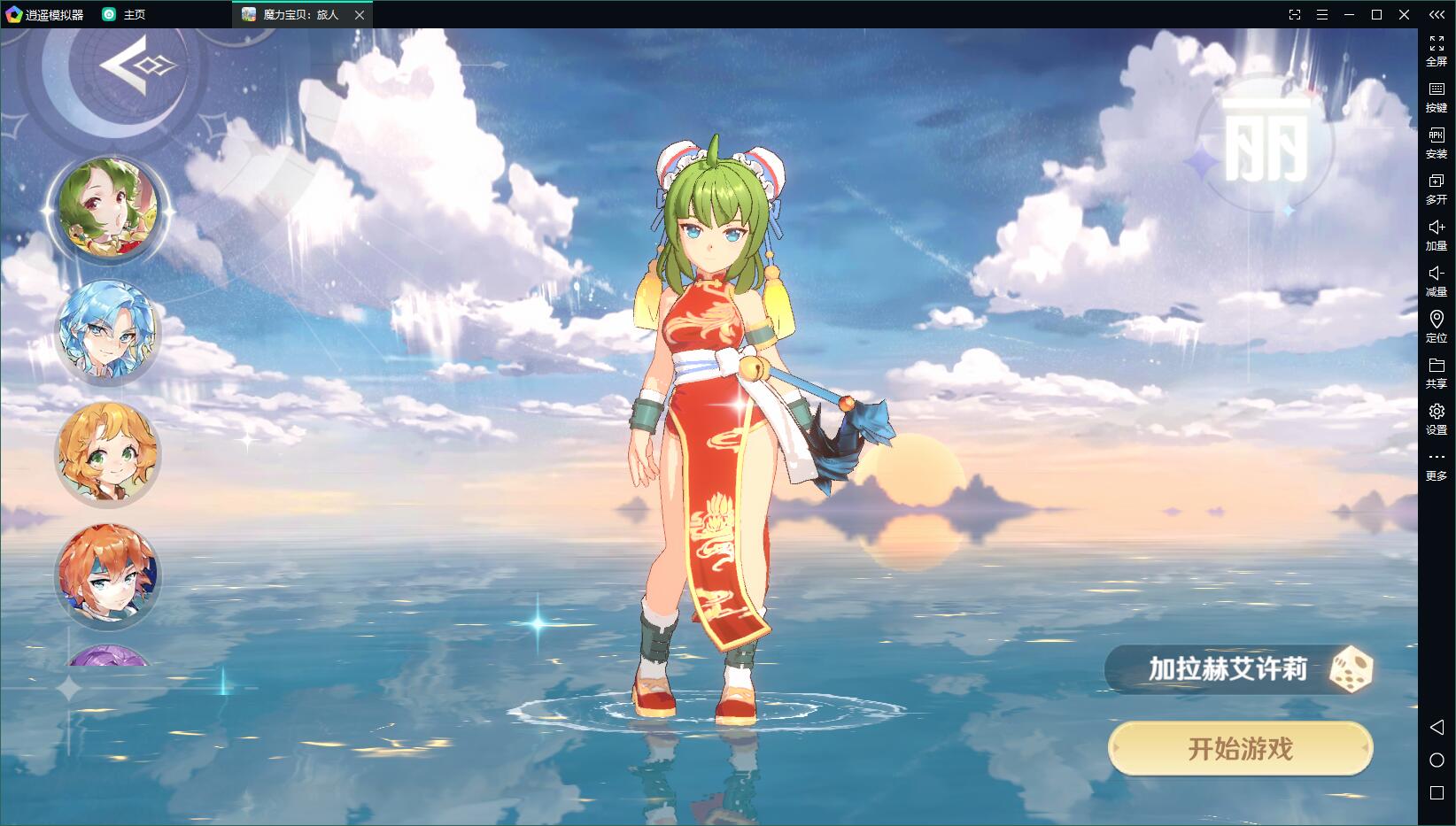This screenshot has height=826, width=1456.
Task: Open emulator 设置 settings
Action: (1436, 418)
